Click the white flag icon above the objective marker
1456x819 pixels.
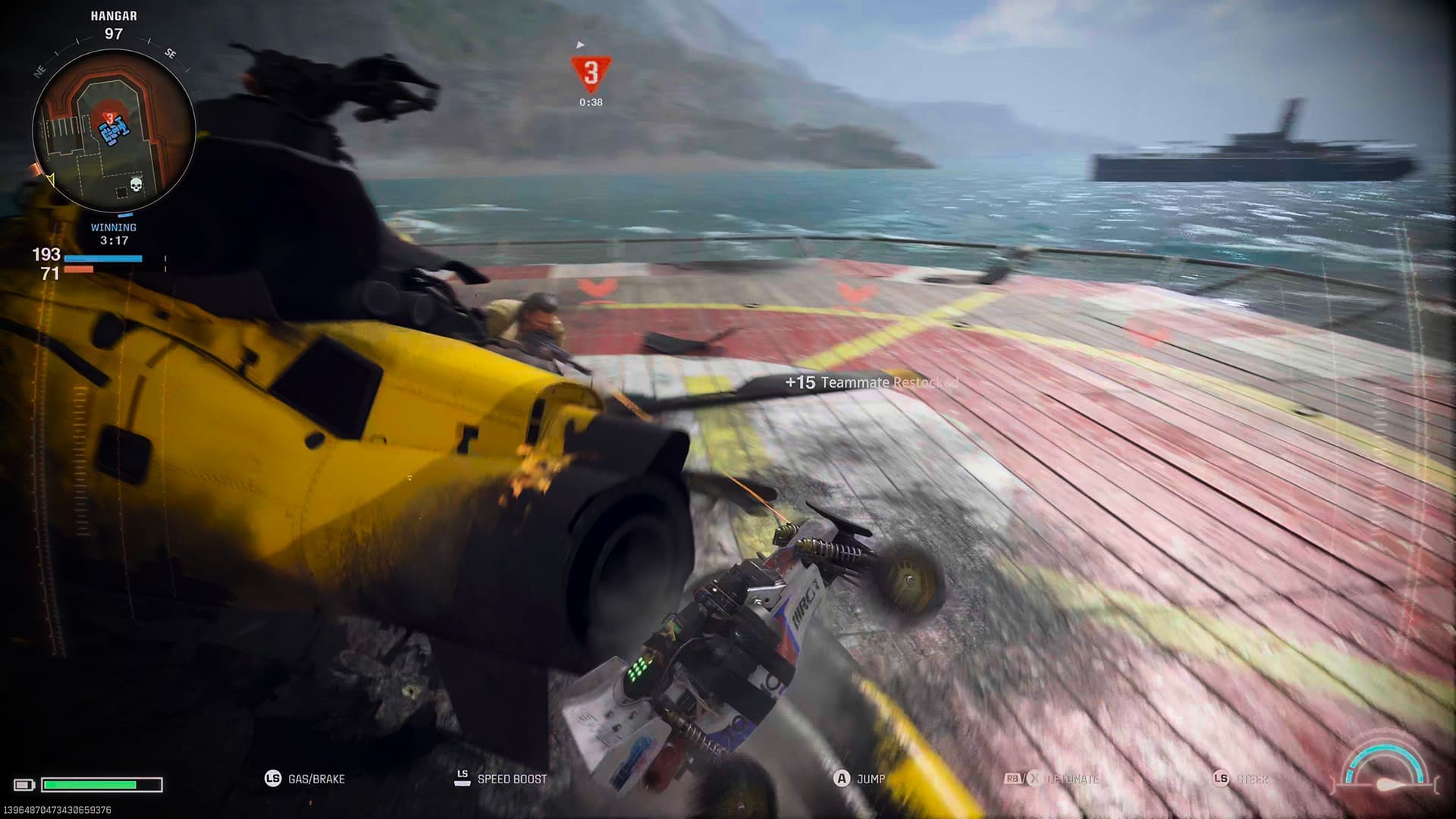click(582, 45)
